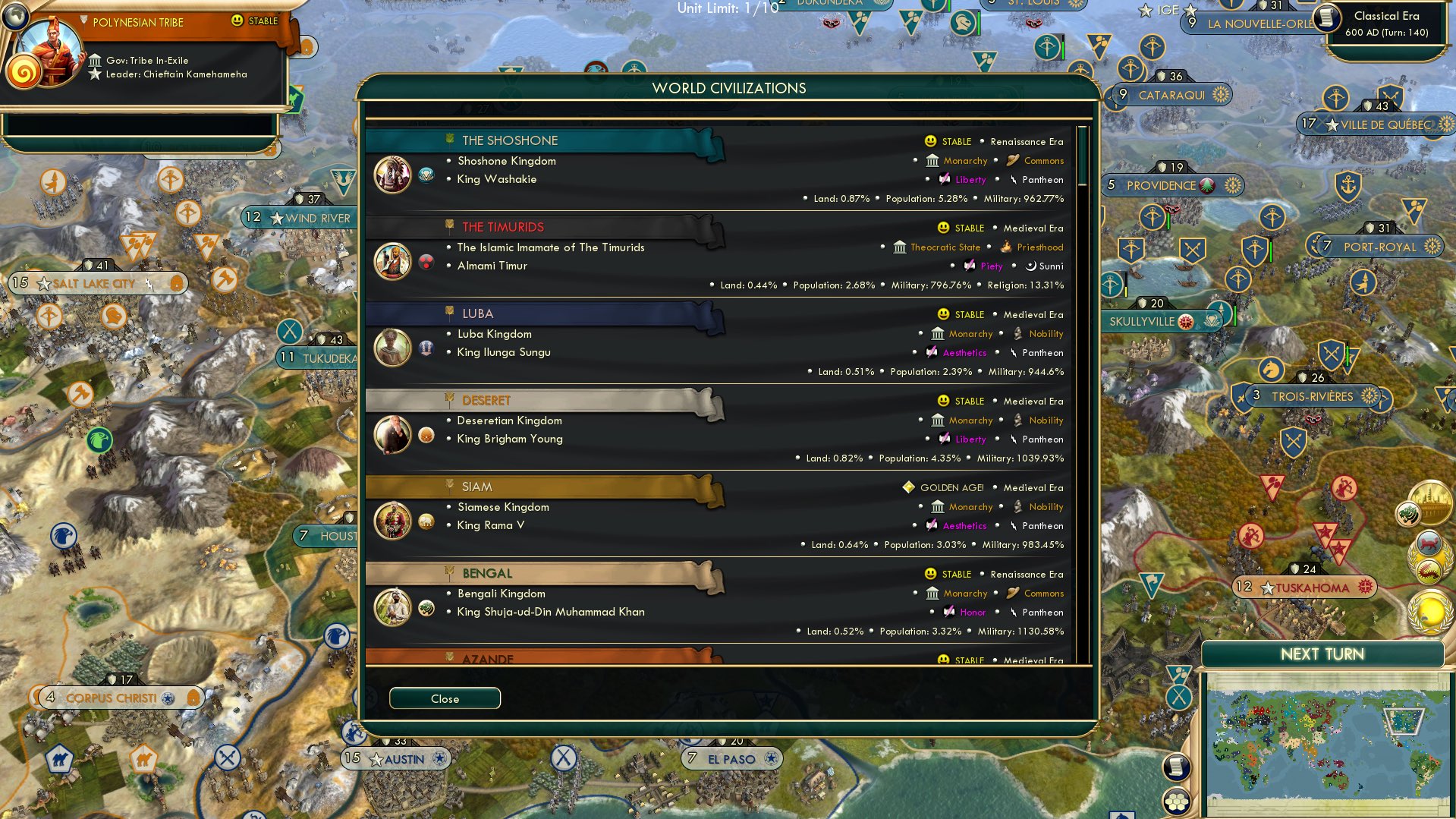Click King Rama V's leader portrait

coord(392,520)
